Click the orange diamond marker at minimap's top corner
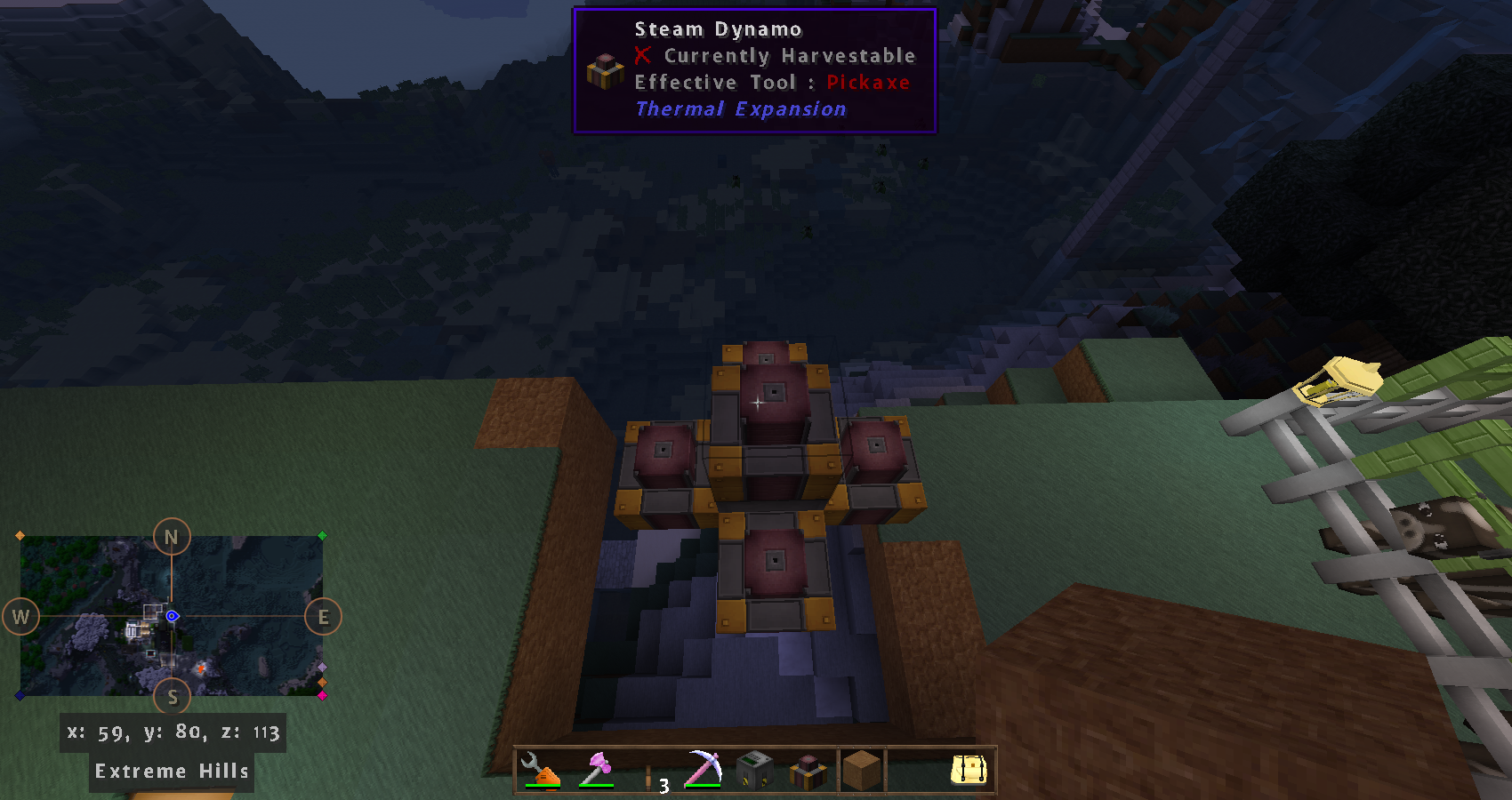 pos(20,535)
